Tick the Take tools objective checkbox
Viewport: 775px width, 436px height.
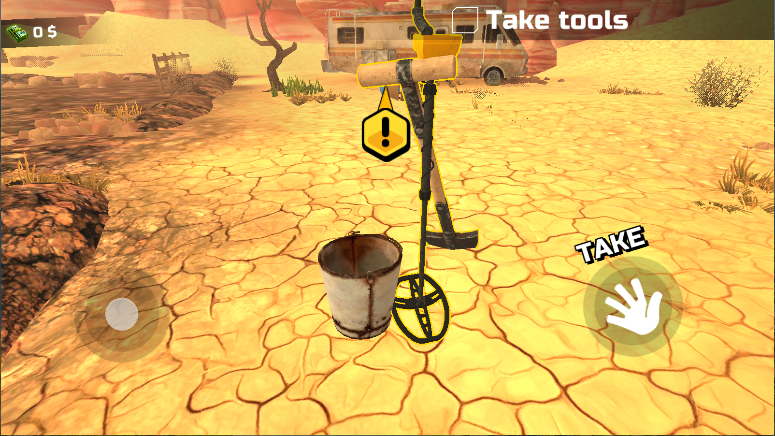pos(465,20)
